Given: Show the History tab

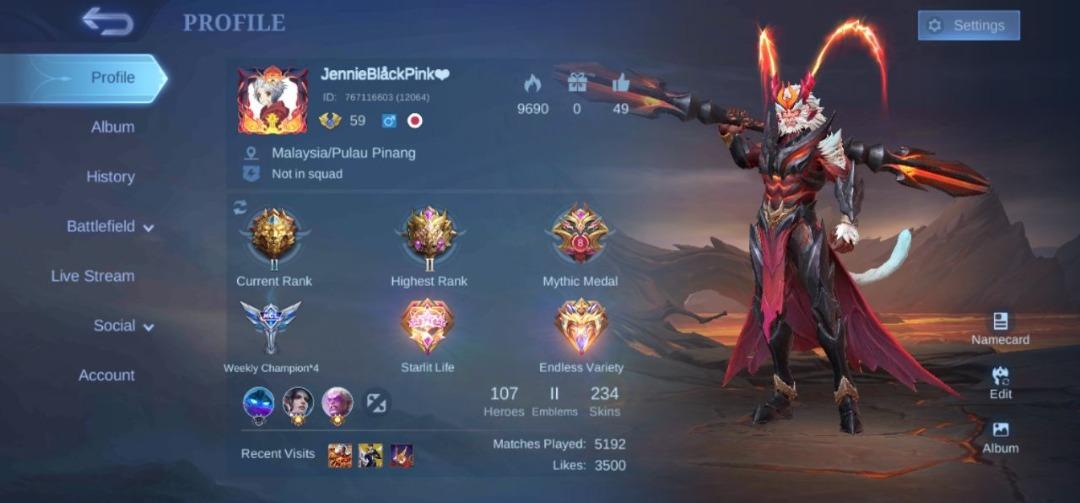Looking at the screenshot, I should click(110, 177).
